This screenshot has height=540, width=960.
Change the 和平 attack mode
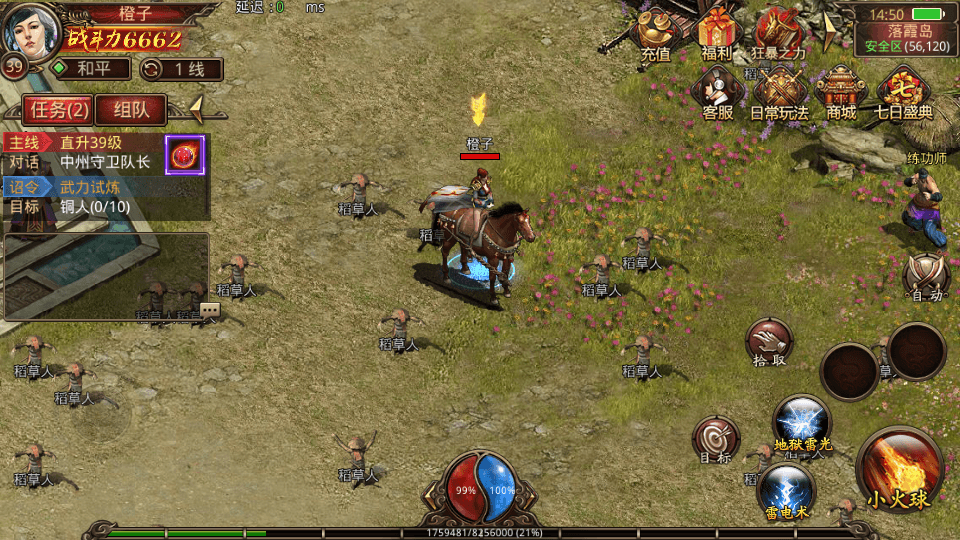[91, 69]
